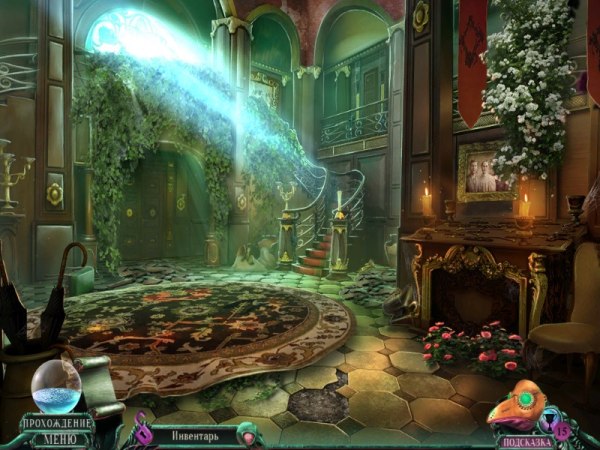Click the crystal ball orb icon
The height and width of the screenshot is (450, 600).
56,386
